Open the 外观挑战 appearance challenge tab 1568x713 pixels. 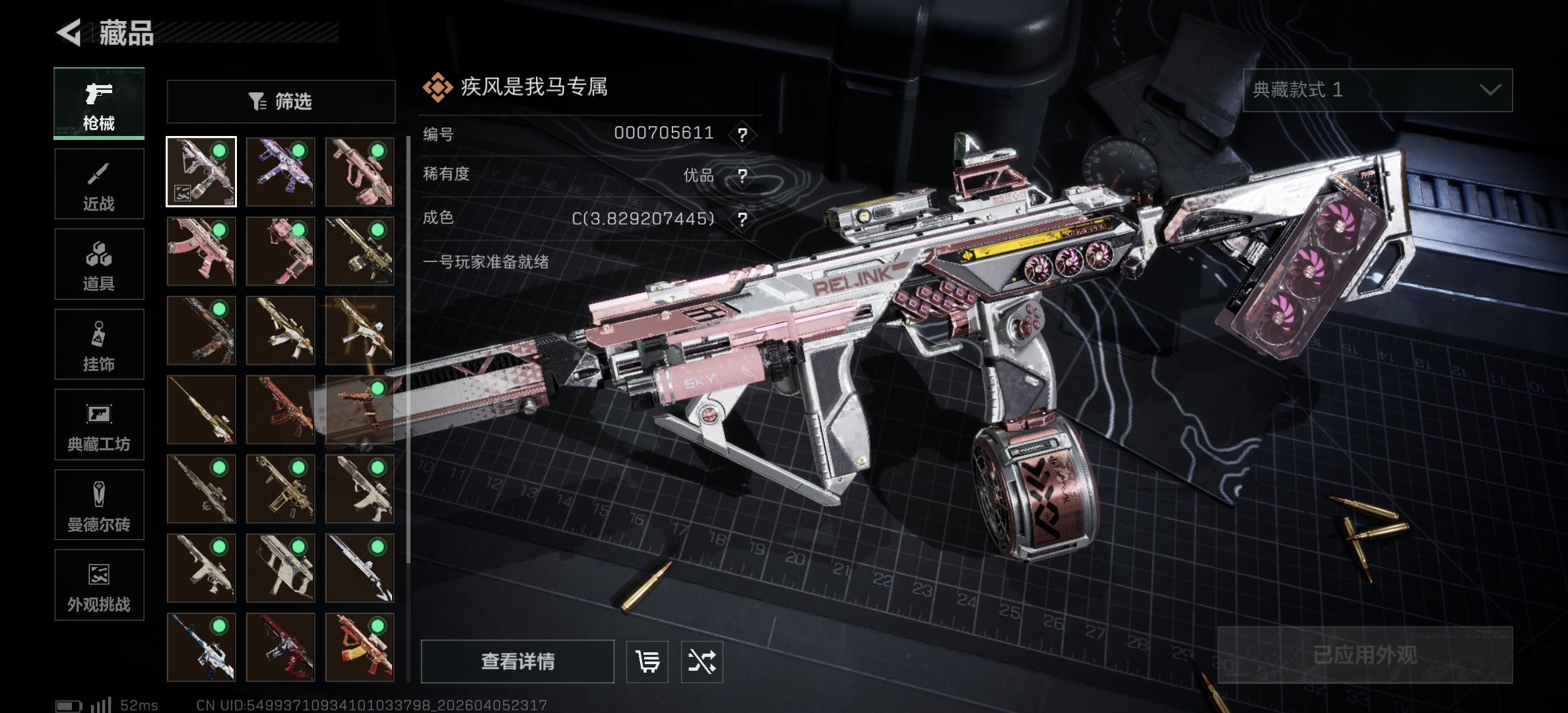[99, 585]
